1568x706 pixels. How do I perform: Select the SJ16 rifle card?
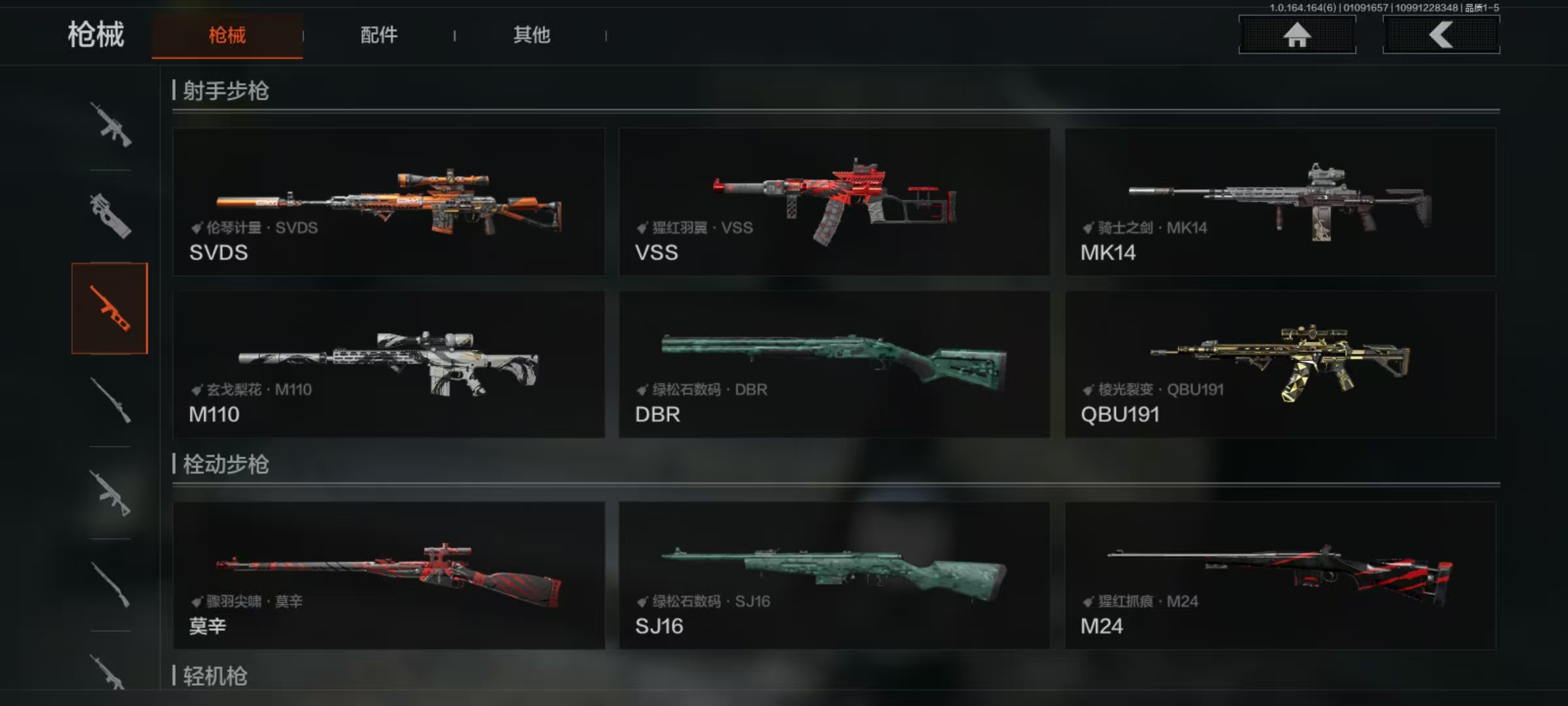pyautogui.click(x=834, y=575)
